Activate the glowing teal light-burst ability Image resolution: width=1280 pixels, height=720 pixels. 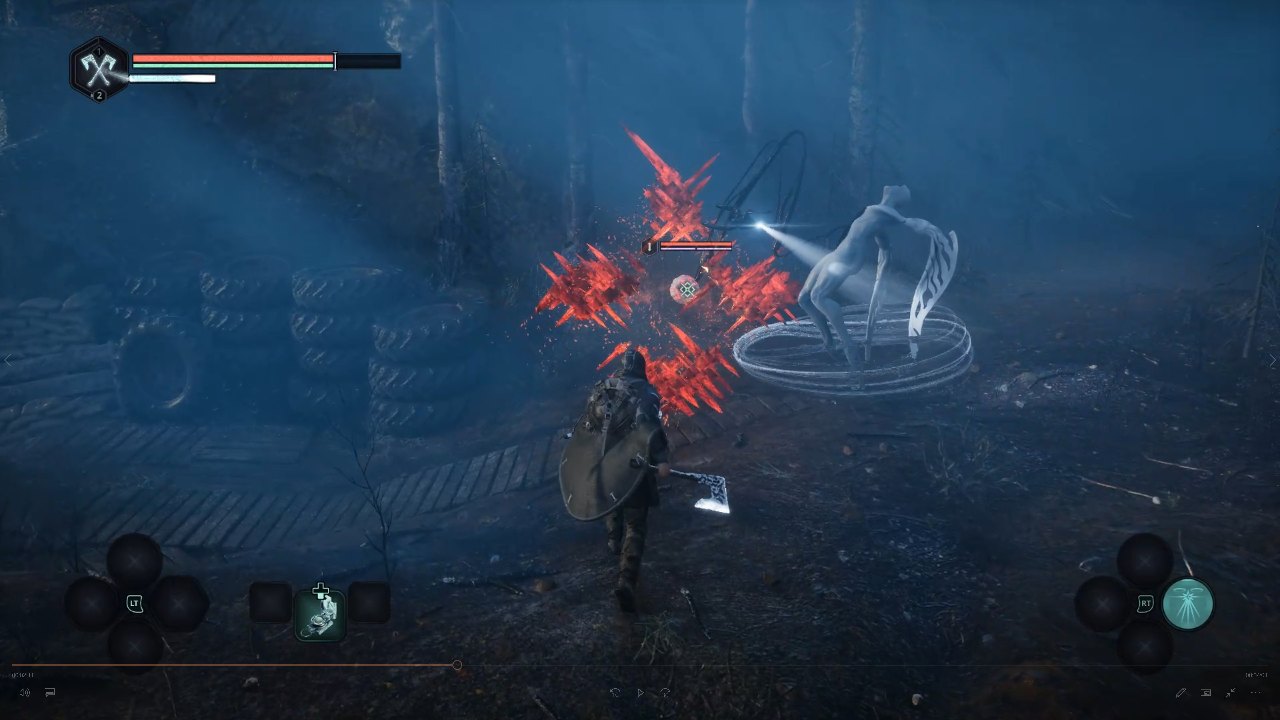(1188, 604)
